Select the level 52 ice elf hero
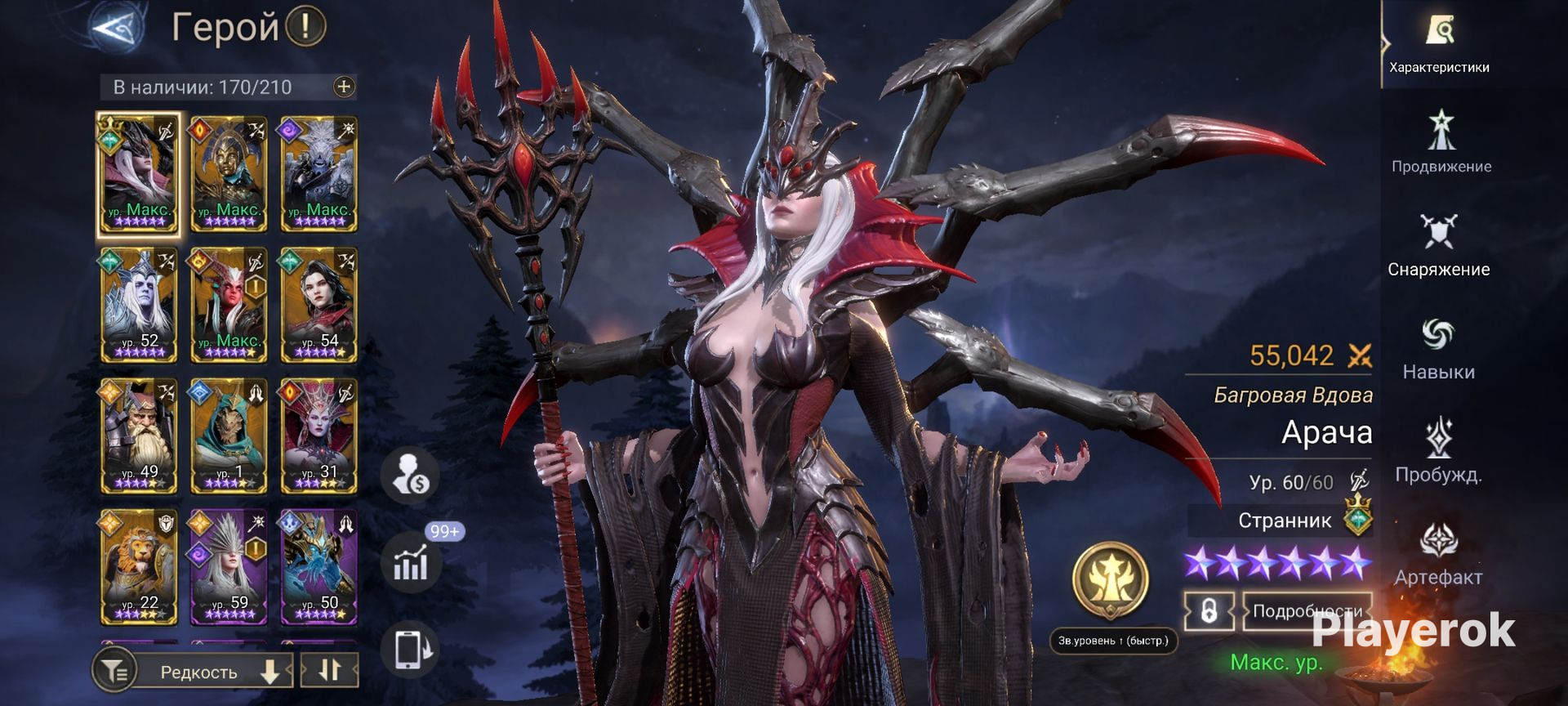The height and width of the screenshot is (706, 1568). pyautogui.click(x=138, y=305)
